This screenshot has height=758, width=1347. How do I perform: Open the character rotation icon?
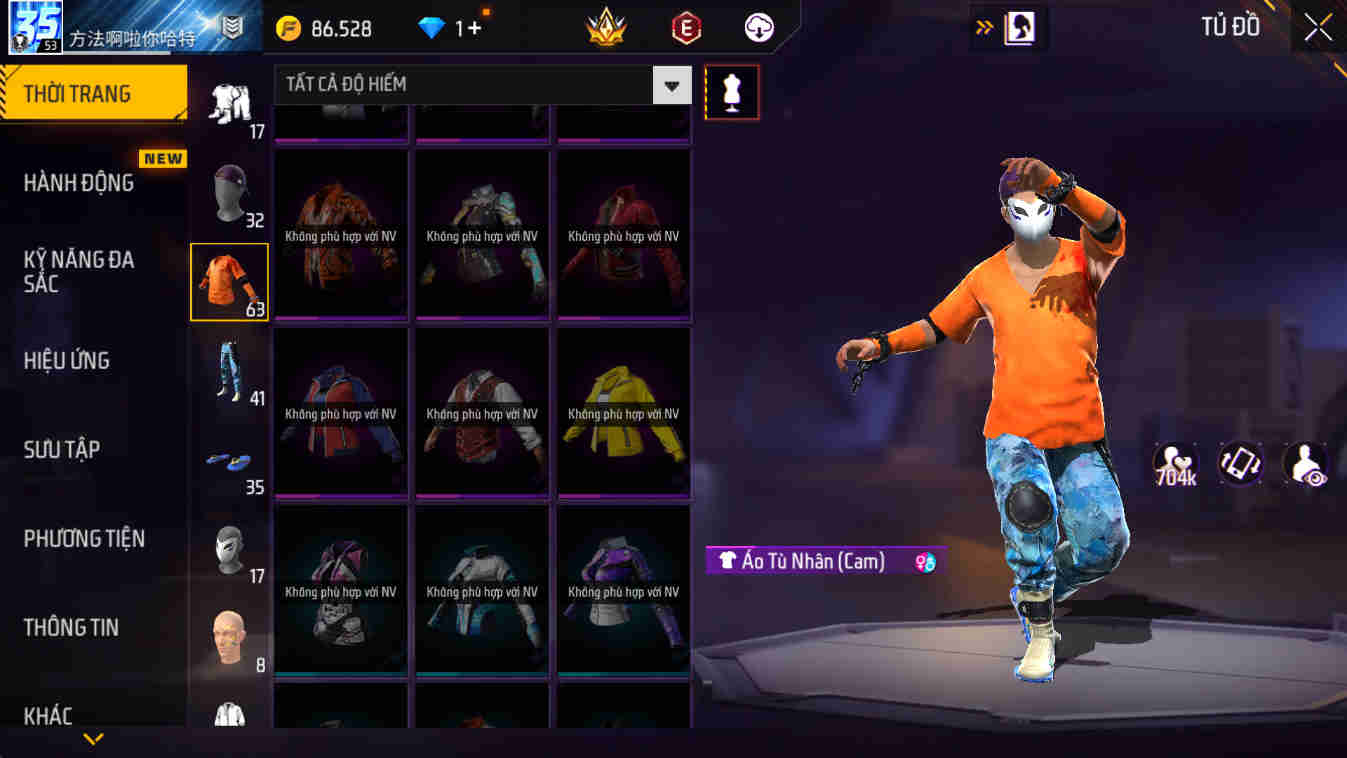(x=1240, y=462)
